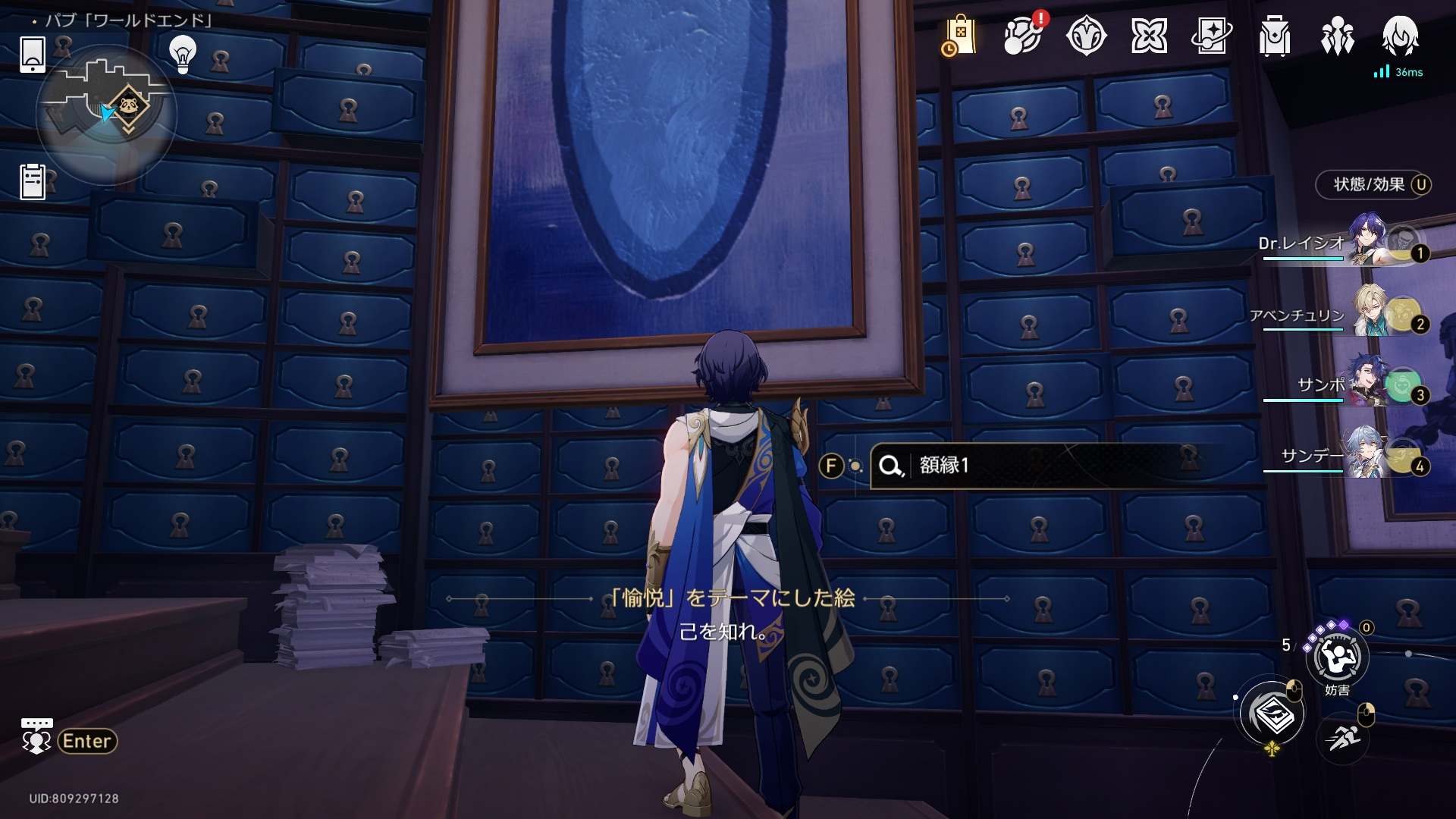Open the chat icon
The height and width of the screenshot is (819, 1456).
pos(36,737)
